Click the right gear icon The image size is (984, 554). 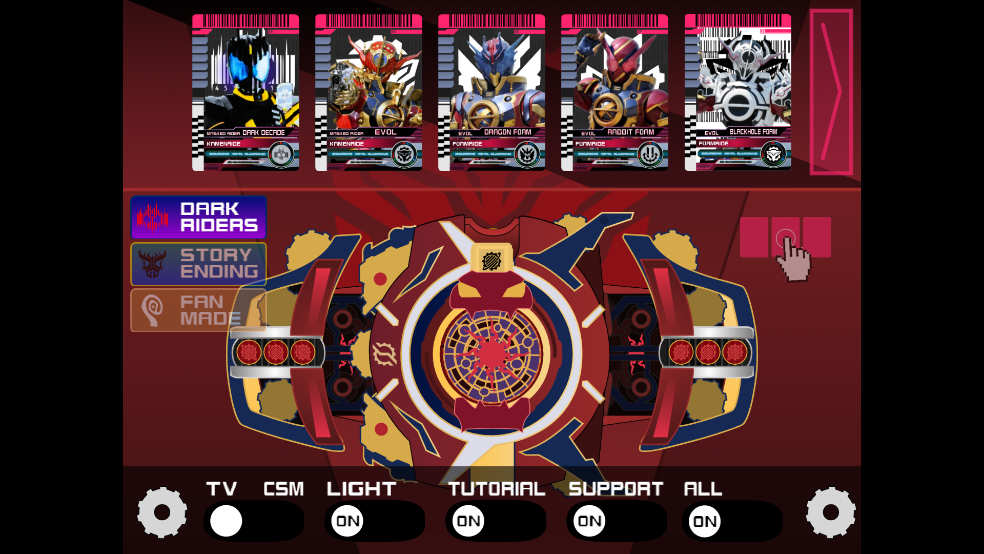coord(831,513)
